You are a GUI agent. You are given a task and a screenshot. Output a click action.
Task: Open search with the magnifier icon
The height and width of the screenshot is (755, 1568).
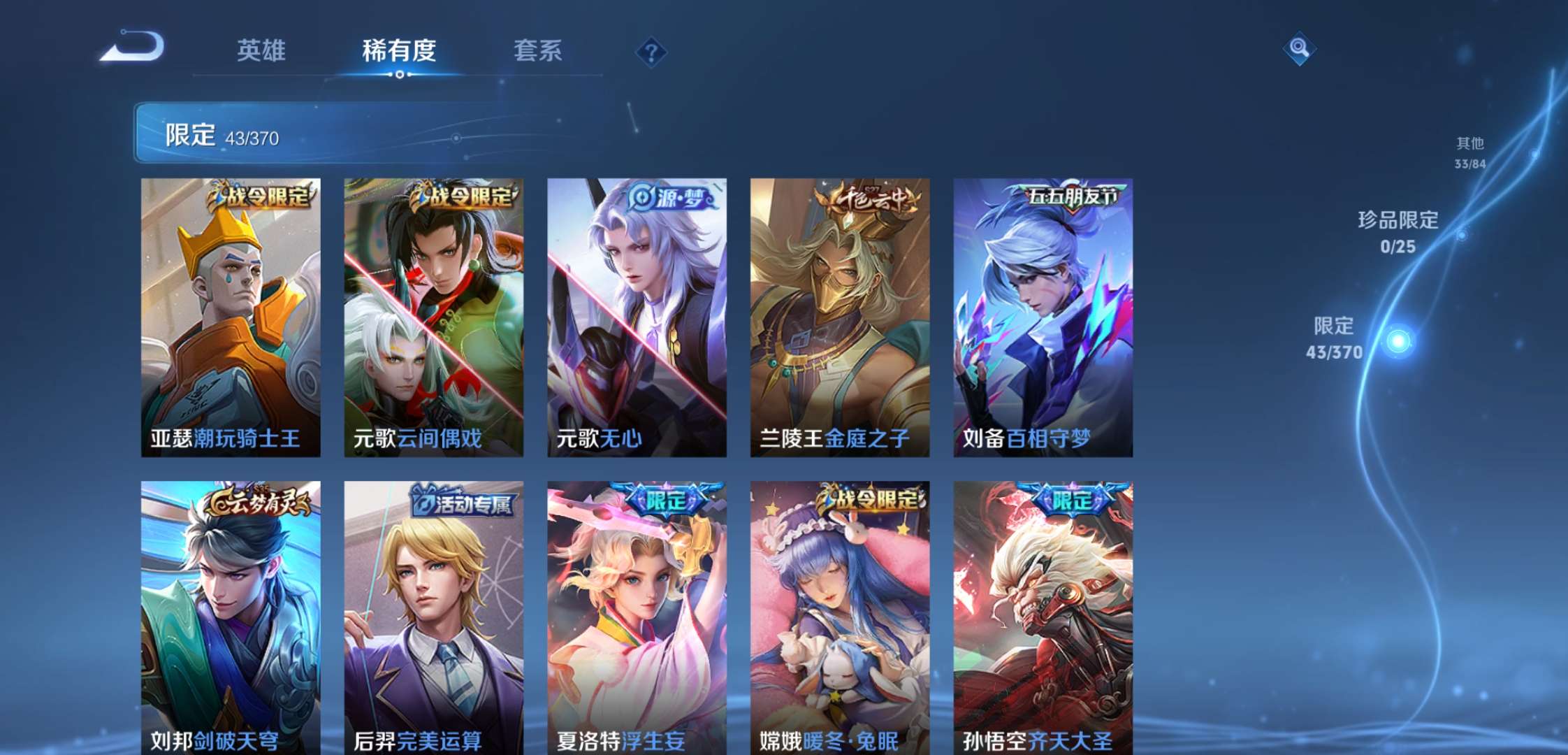point(1298,50)
